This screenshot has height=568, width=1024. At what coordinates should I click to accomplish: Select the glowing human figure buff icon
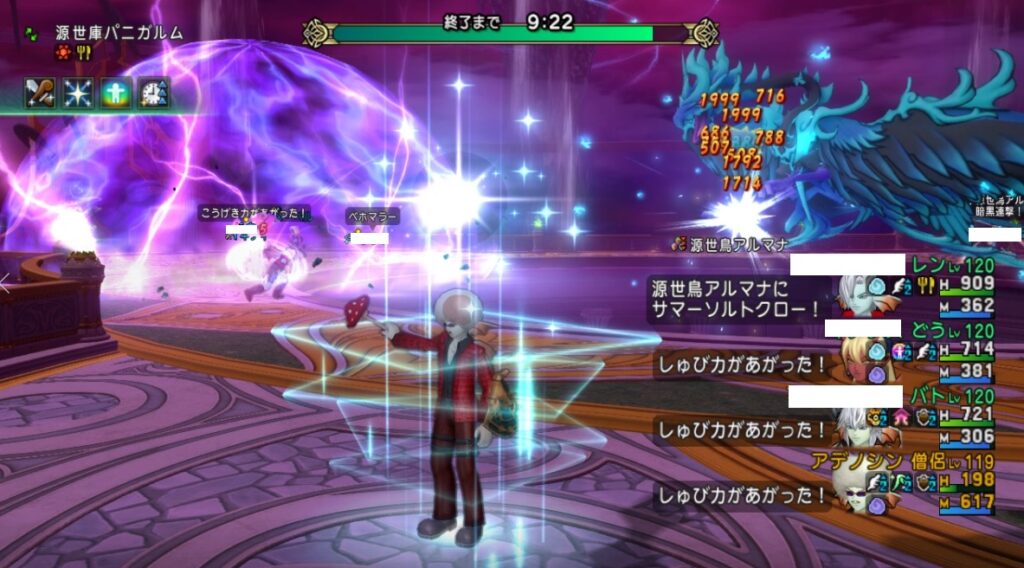(x=115, y=92)
